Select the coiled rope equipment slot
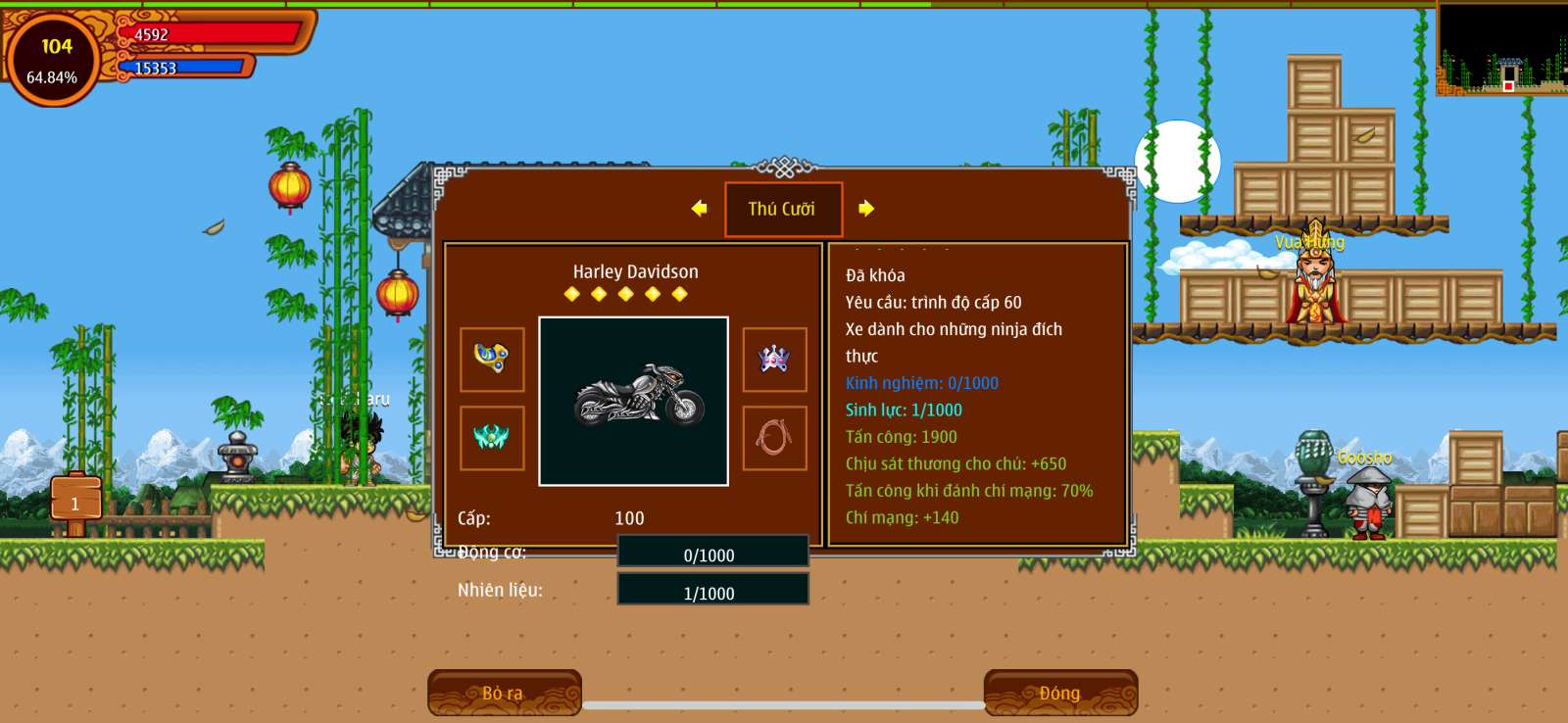 tap(774, 438)
